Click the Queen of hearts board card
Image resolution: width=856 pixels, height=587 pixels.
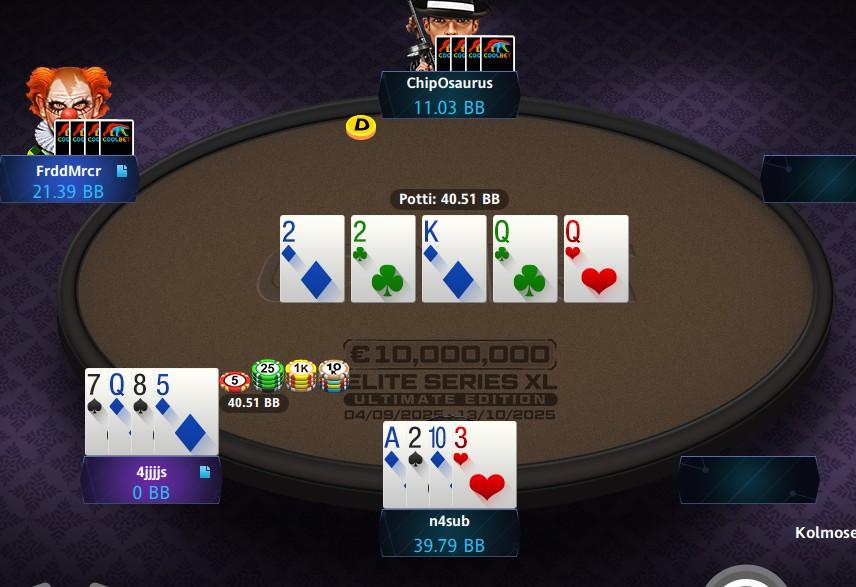coord(596,258)
